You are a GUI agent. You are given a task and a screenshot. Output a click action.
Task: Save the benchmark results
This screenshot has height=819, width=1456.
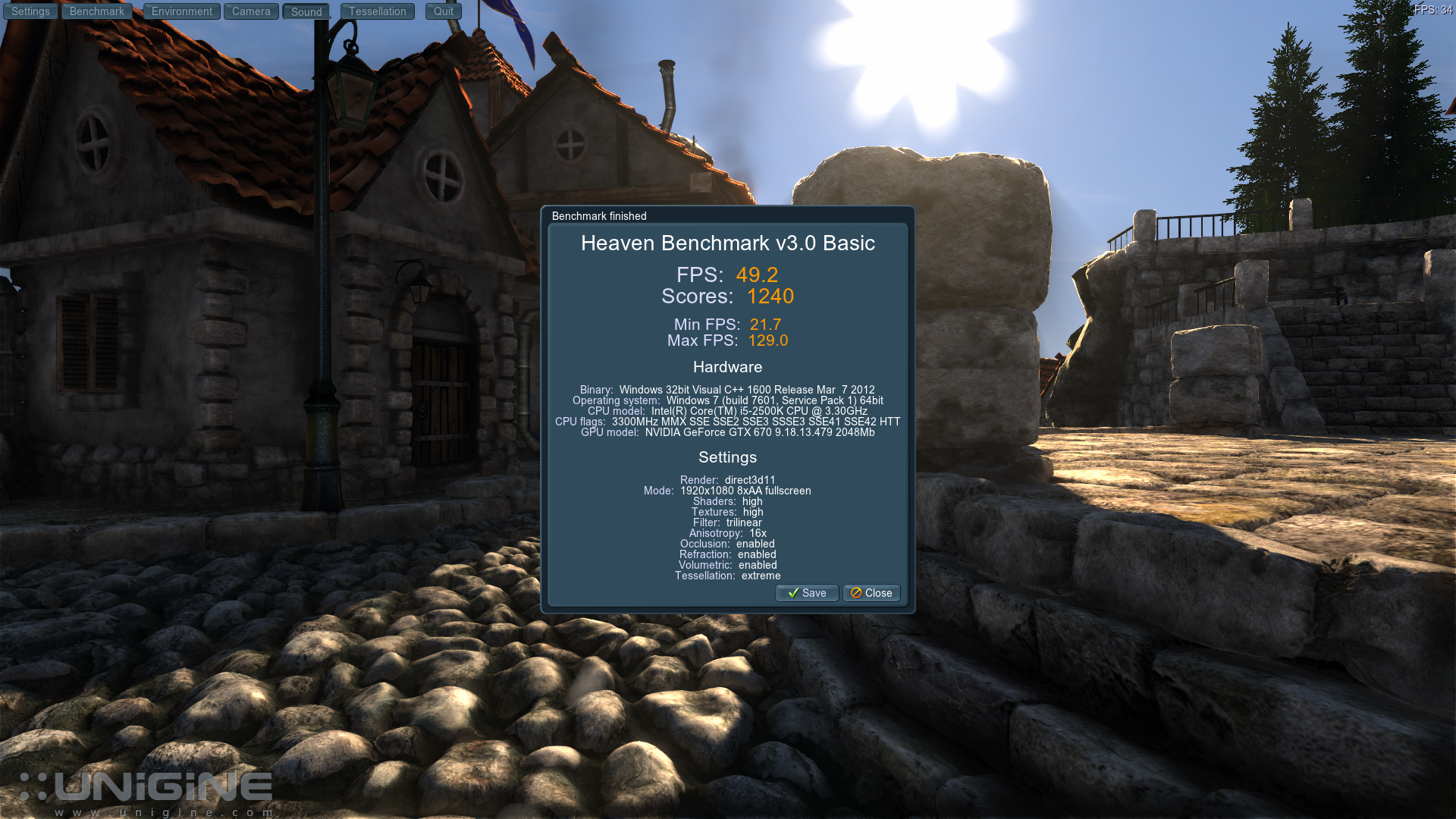tap(807, 593)
